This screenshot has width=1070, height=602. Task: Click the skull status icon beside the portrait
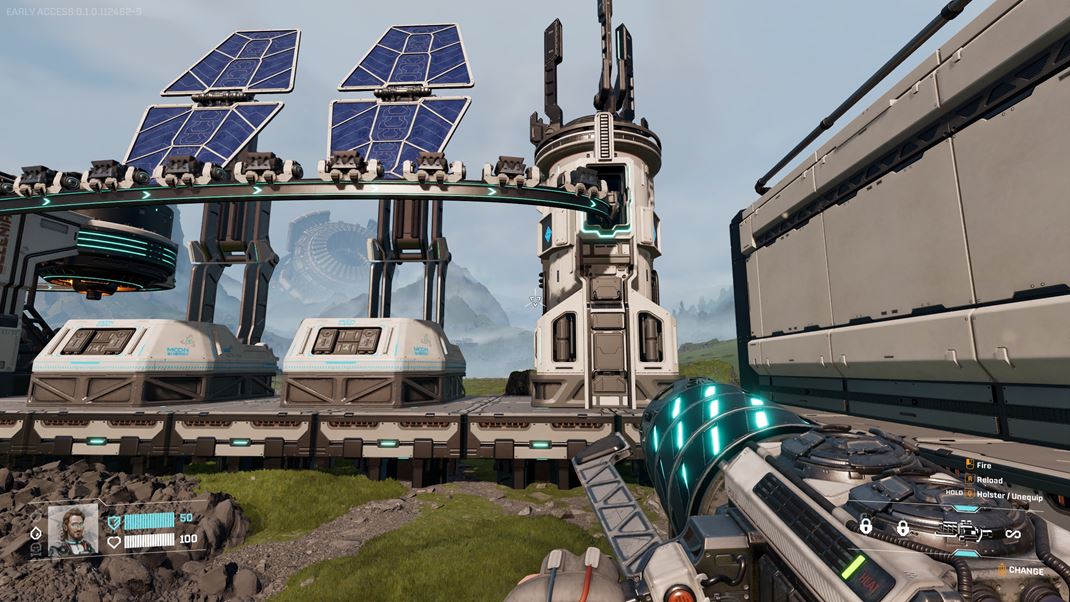(x=37, y=549)
